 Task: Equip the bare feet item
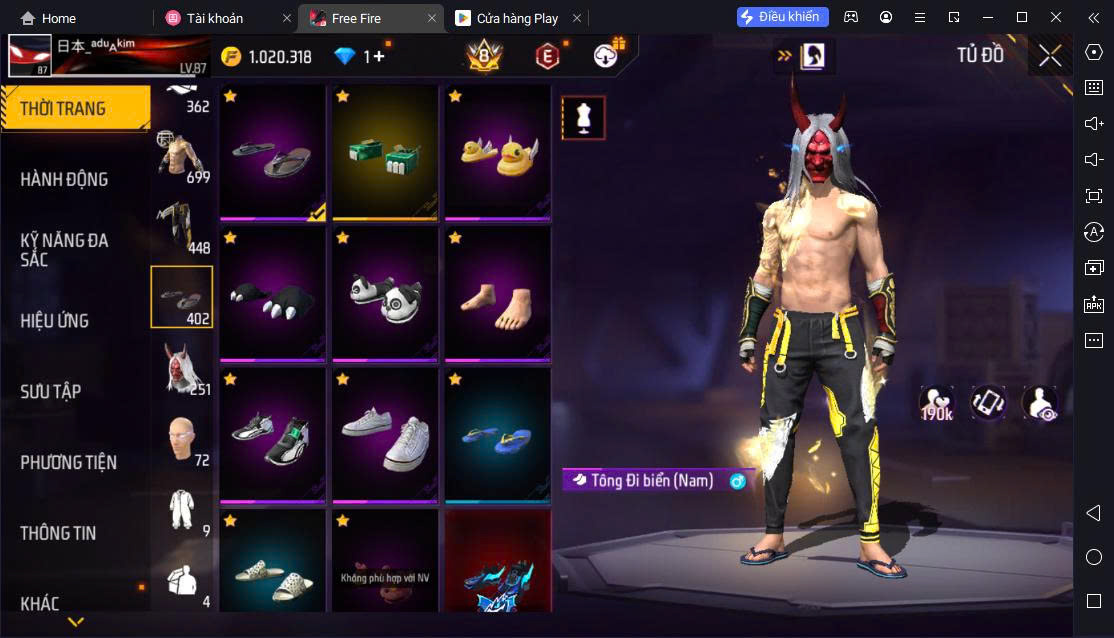pyautogui.click(x=497, y=294)
